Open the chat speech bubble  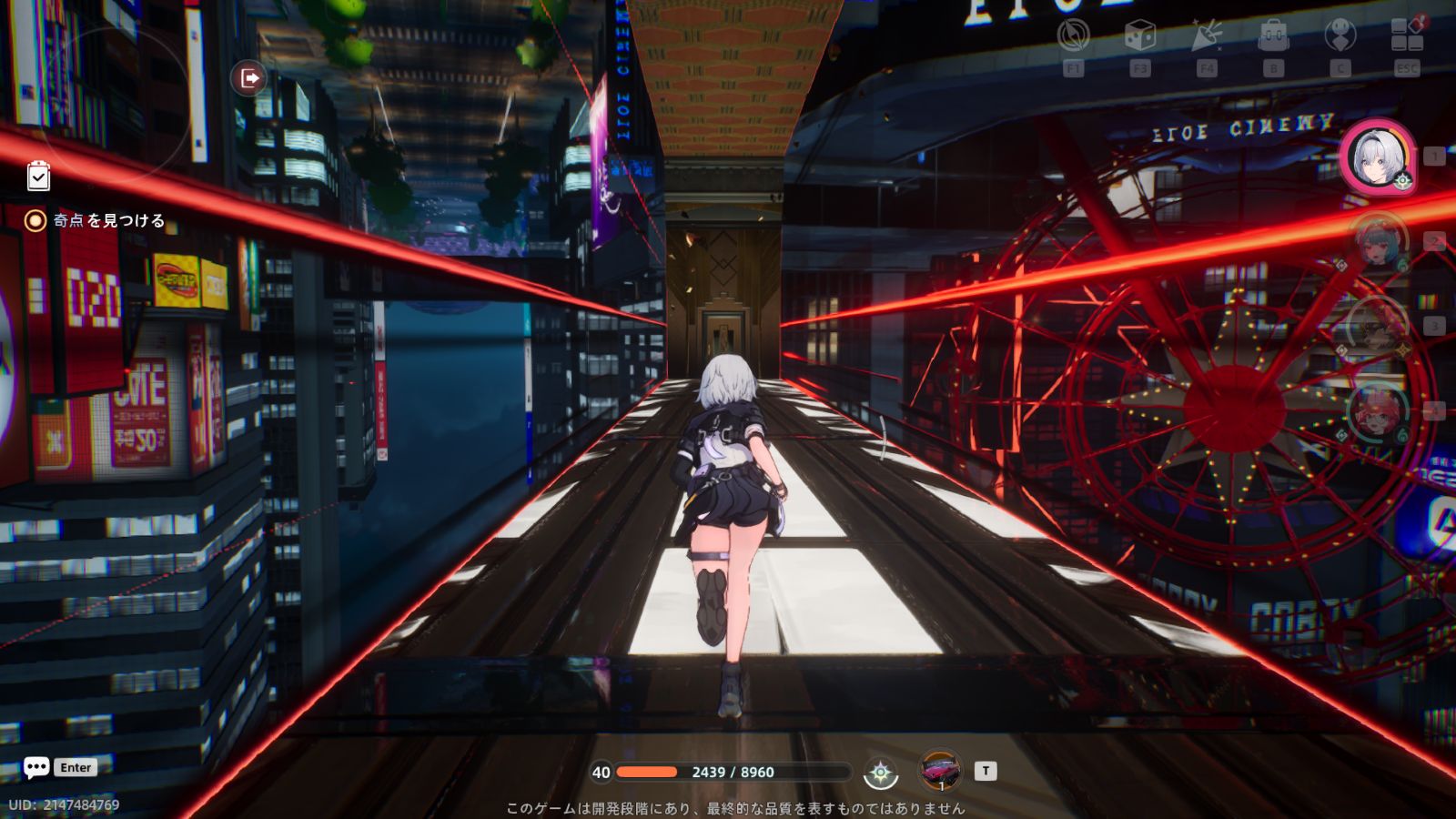tap(36, 768)
